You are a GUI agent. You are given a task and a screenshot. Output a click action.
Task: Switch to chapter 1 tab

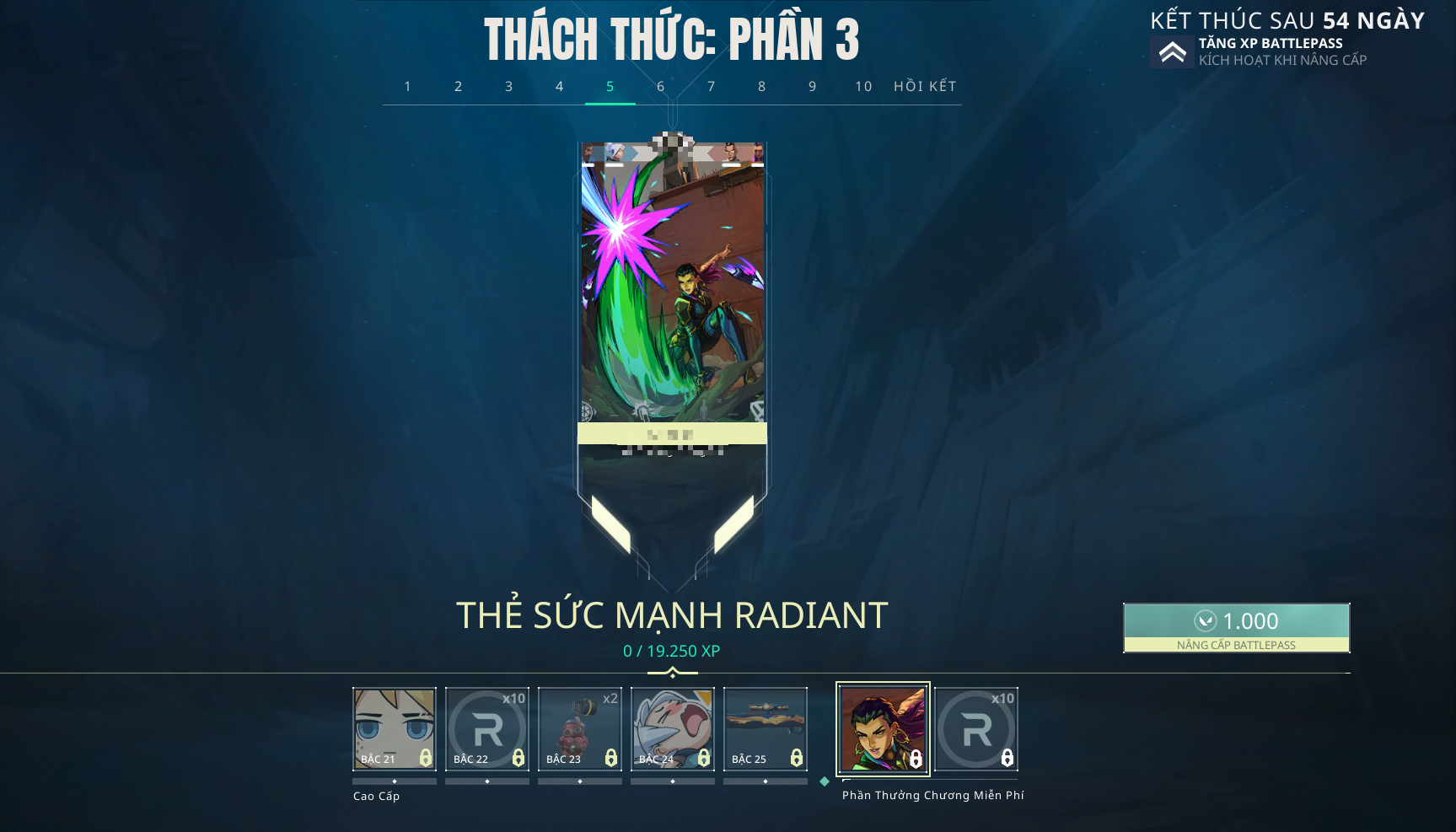(x=408, y=87)
